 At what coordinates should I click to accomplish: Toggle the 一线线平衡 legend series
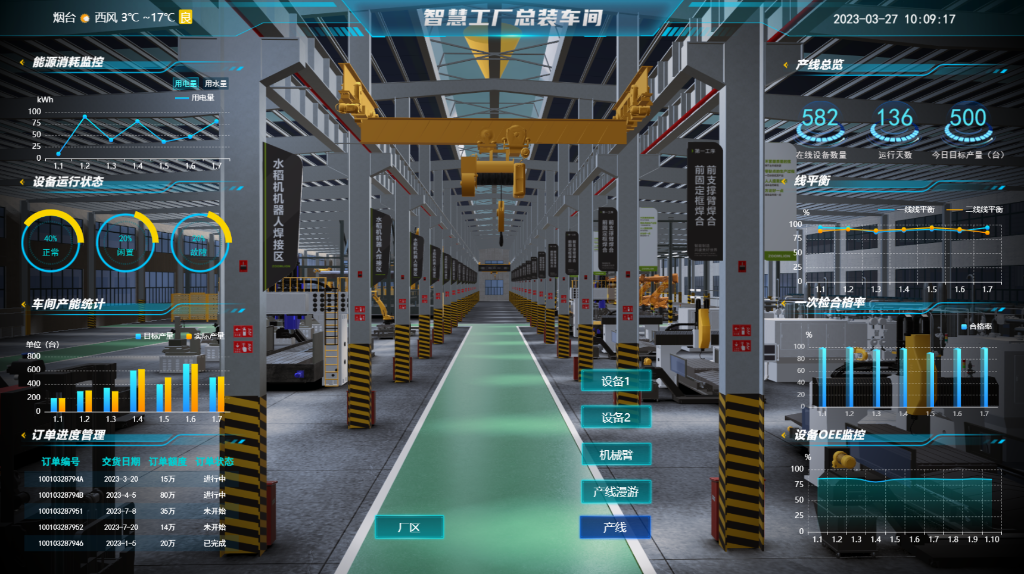pos(911,209)
